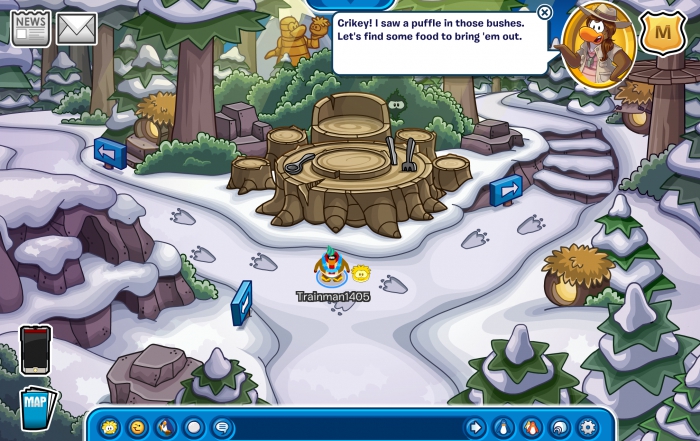This screenshot has width=700, height=441.
Task: Send chat message with arrow button
Action: [475, 427]
